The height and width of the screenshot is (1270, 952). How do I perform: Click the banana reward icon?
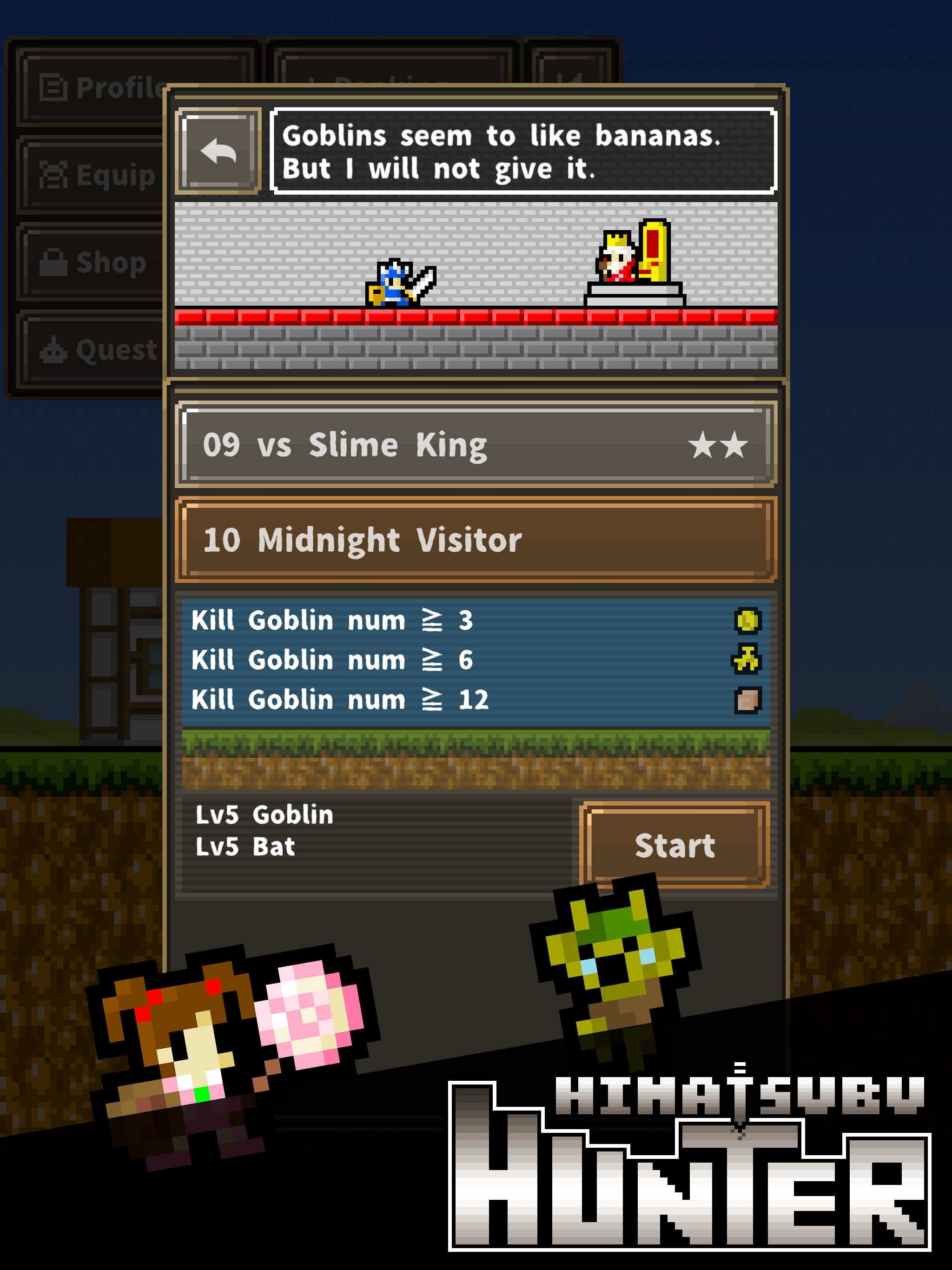(x=747, y=660)
